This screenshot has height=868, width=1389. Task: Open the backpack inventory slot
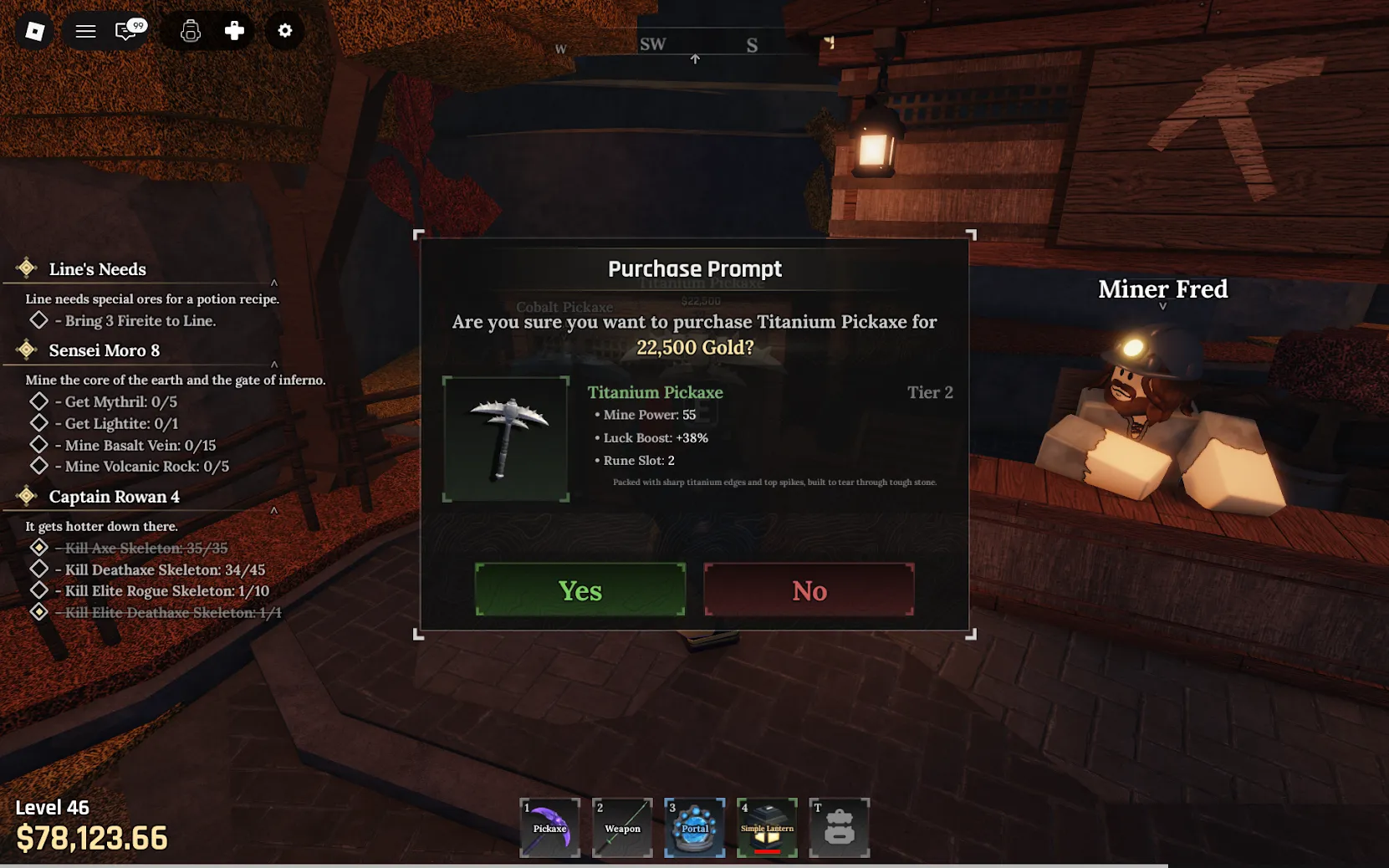(839, 827)
